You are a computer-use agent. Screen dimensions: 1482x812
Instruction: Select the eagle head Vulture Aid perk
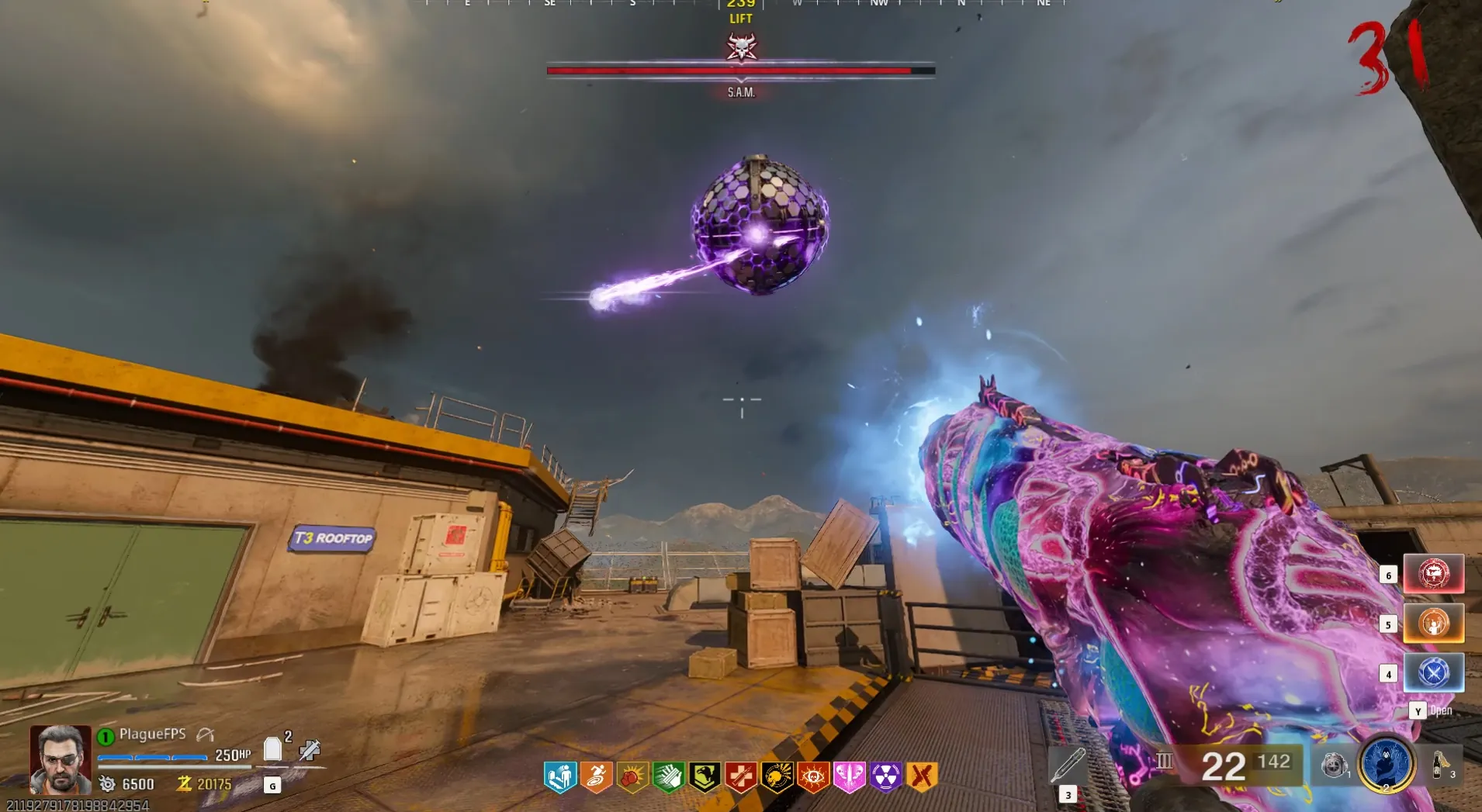(x=705, y=776)
